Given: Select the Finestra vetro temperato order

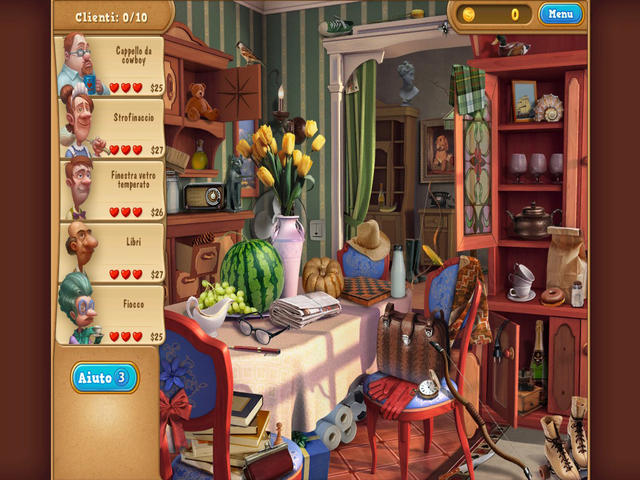Looking at the screenshot, I should click(112, 192).
